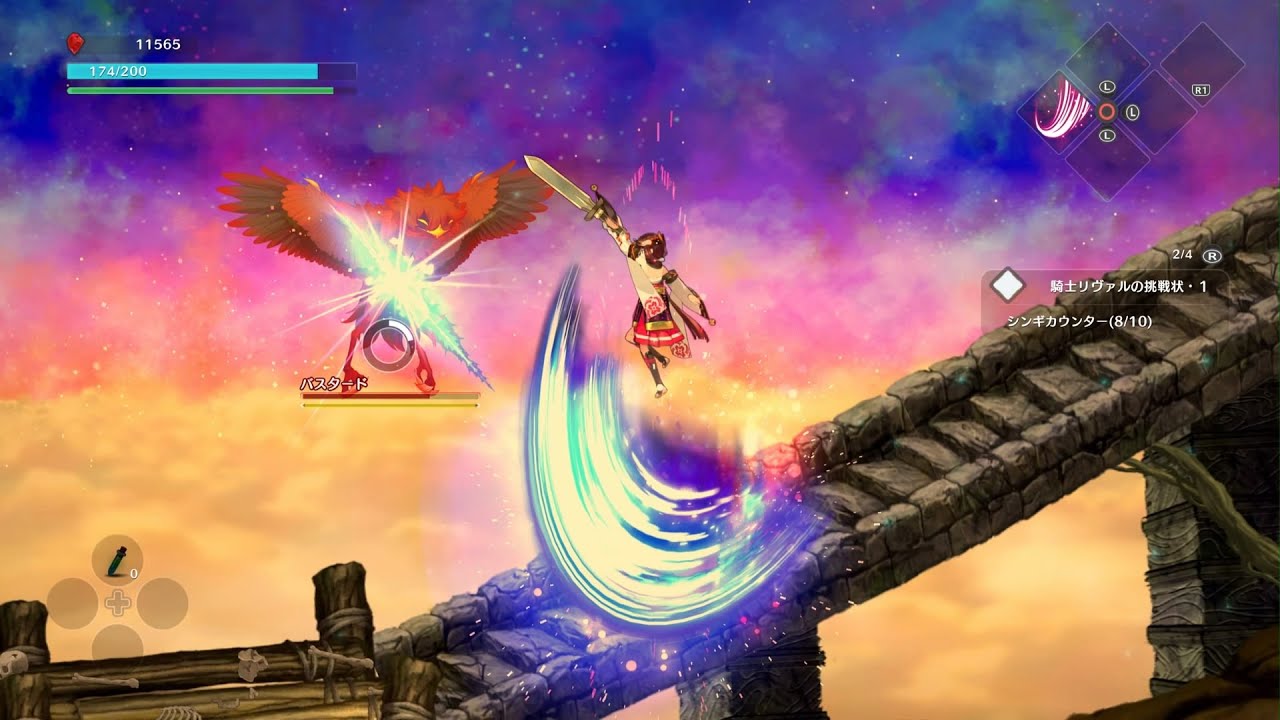Click the central O button indicator

[x=1107, y=110]
